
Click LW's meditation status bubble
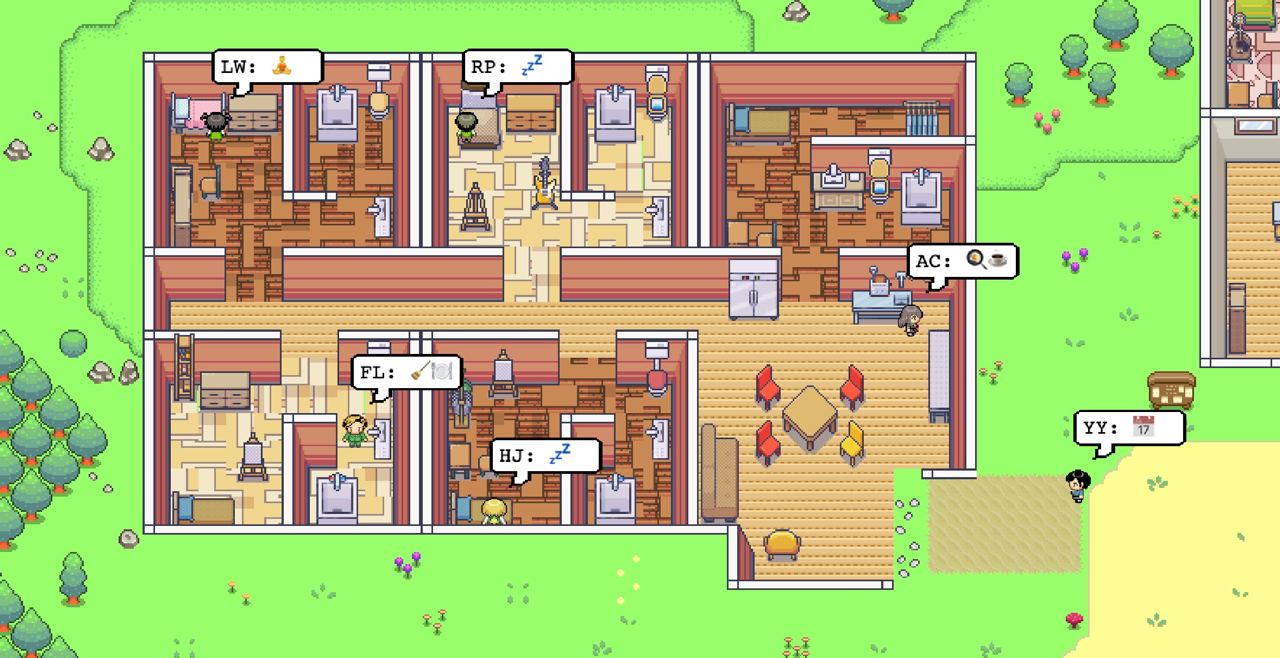pyautogui.click(x=267, y=68)
